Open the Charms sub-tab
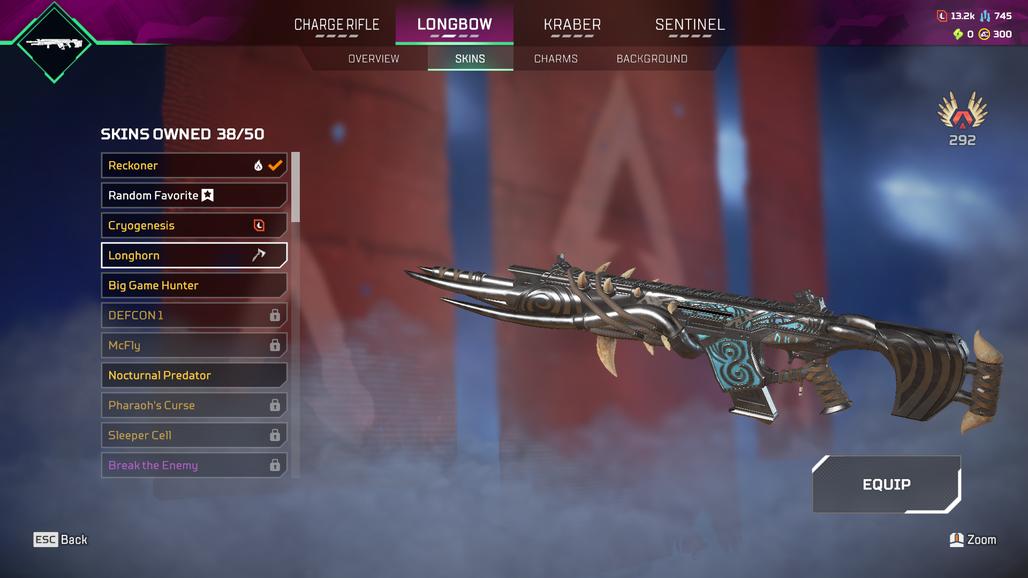The image size is (1028, 578). [556, 59]
